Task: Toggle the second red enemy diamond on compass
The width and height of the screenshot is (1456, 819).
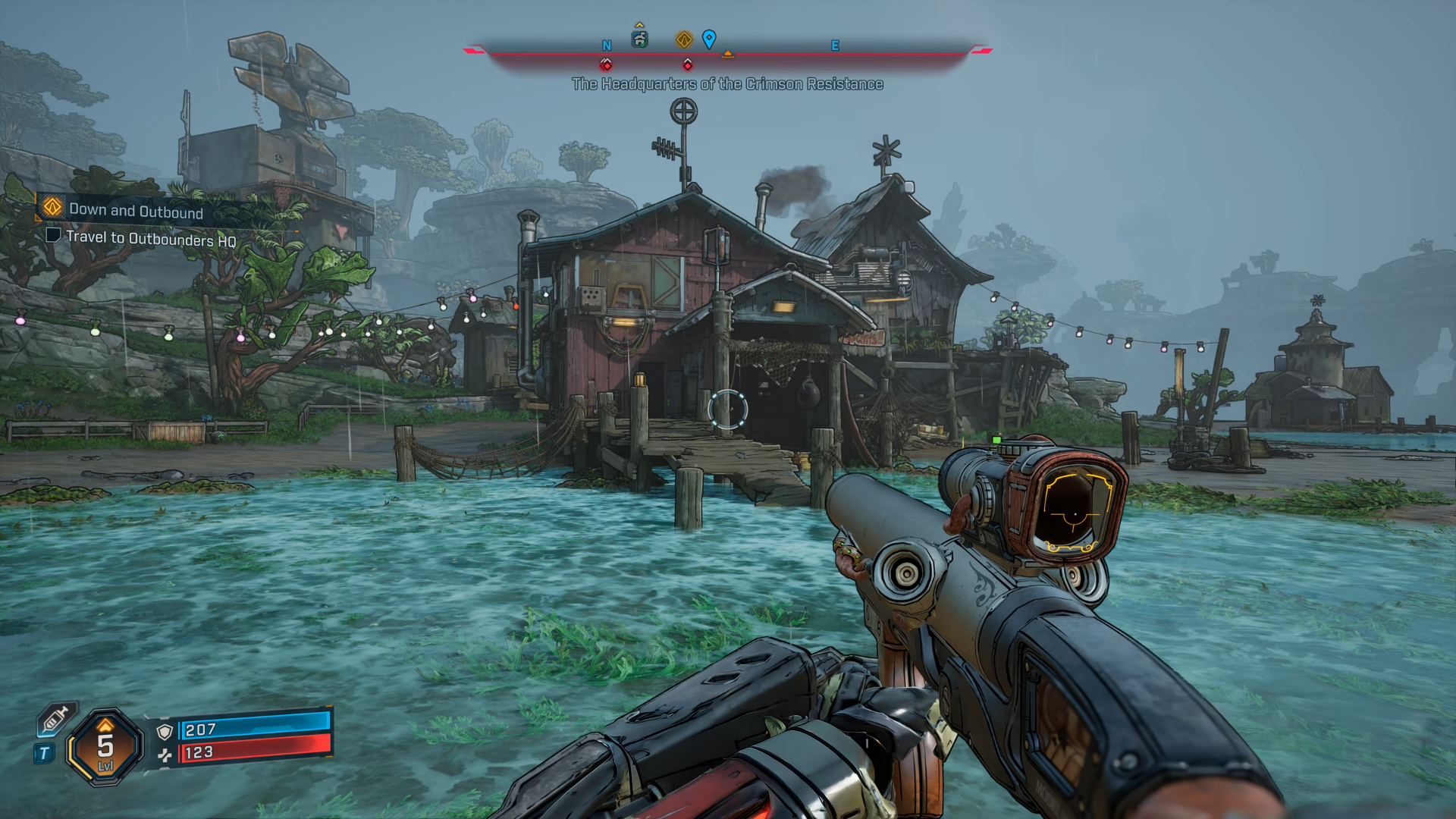Action: (687, 65)
